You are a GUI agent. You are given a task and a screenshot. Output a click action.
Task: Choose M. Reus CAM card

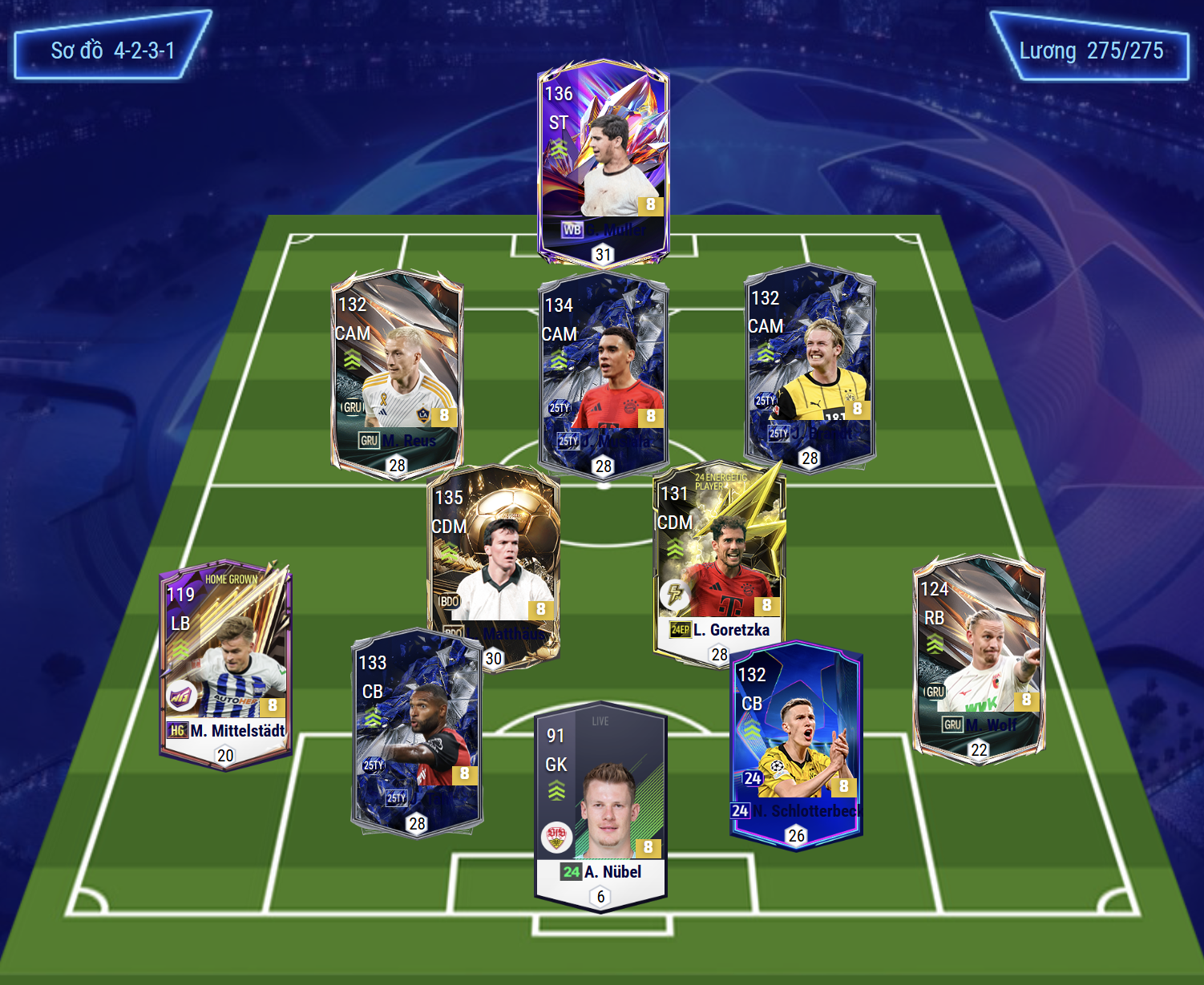pyautogui.click(x=397, y=373)
